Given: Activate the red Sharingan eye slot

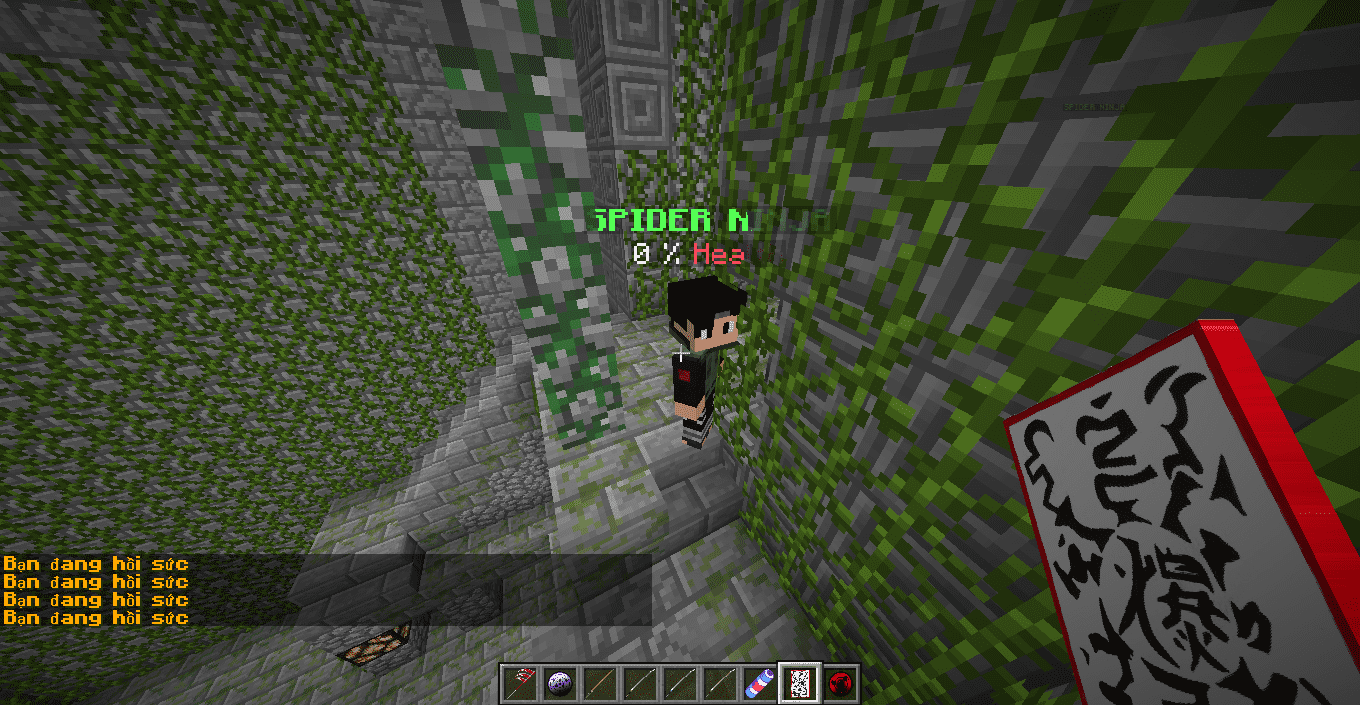Looking at the screenshot, I should point(840,684).
